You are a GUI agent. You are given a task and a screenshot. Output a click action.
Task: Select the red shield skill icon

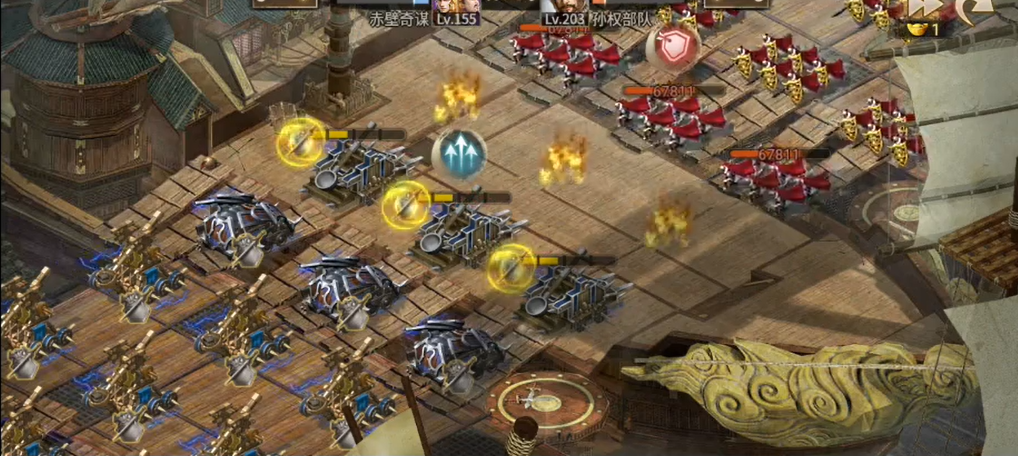(673, 44)
